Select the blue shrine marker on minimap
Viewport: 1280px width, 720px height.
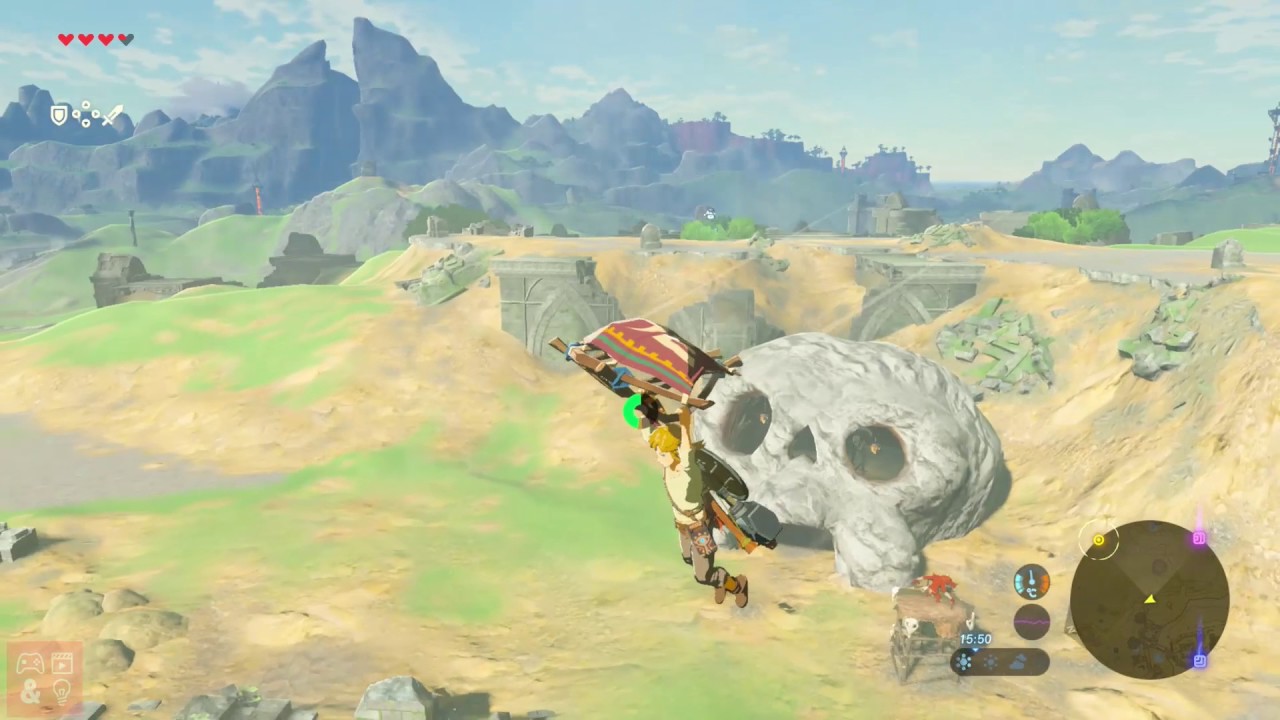pyautogui.click(x=1199, y=660)
